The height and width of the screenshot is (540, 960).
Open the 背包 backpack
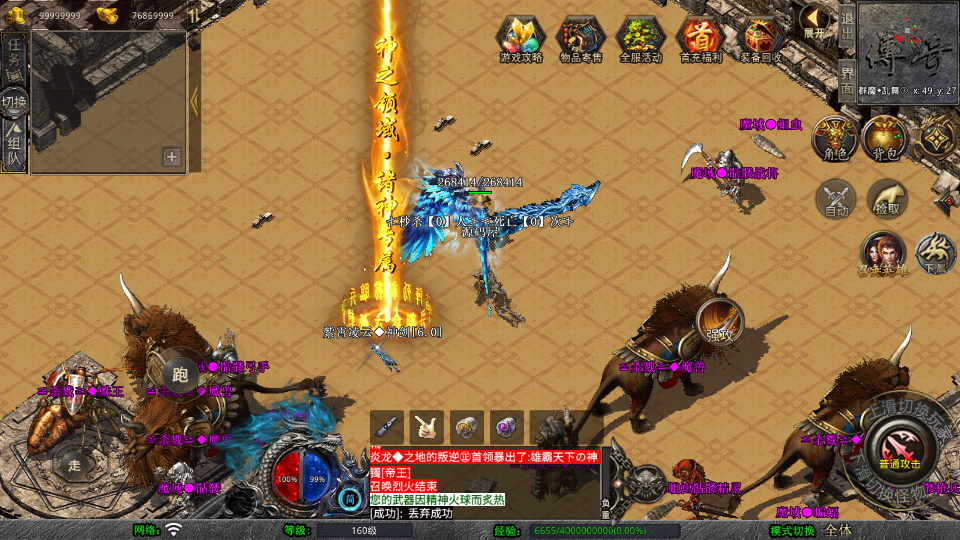point(885,137)
